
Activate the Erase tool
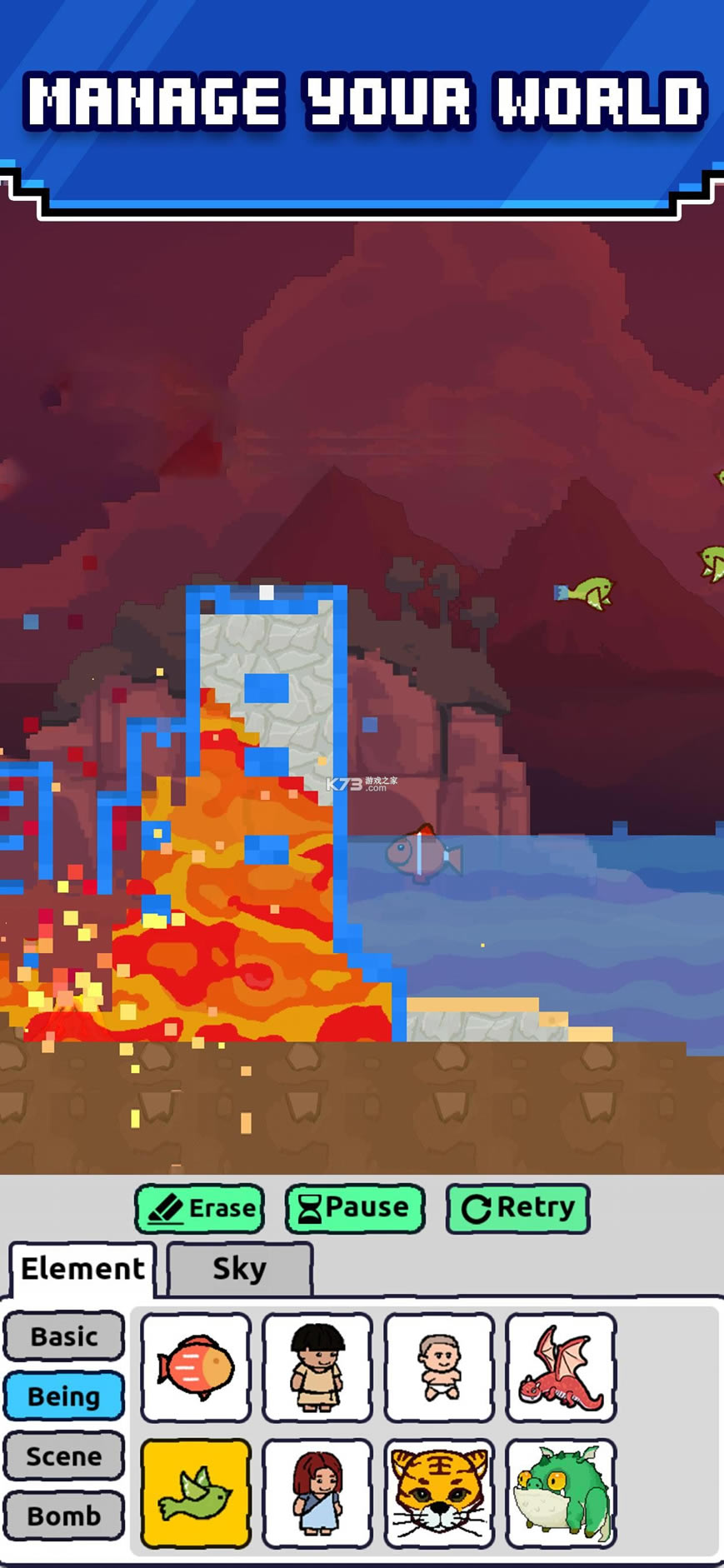coord(200,1209)
